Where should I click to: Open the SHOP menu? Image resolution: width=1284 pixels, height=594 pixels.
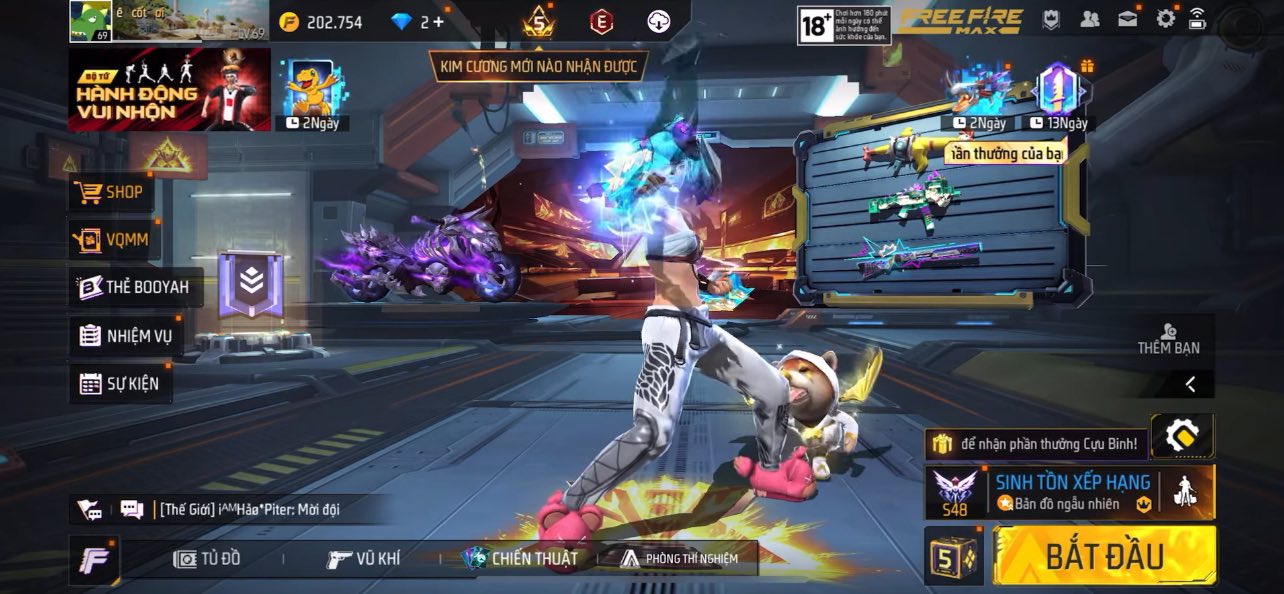(x=111, y=192)
